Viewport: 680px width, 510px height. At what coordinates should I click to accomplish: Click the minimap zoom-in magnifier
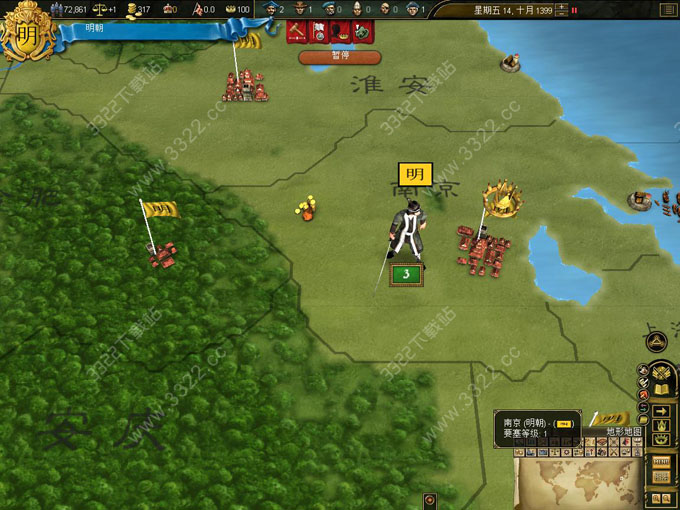(654, 498)
